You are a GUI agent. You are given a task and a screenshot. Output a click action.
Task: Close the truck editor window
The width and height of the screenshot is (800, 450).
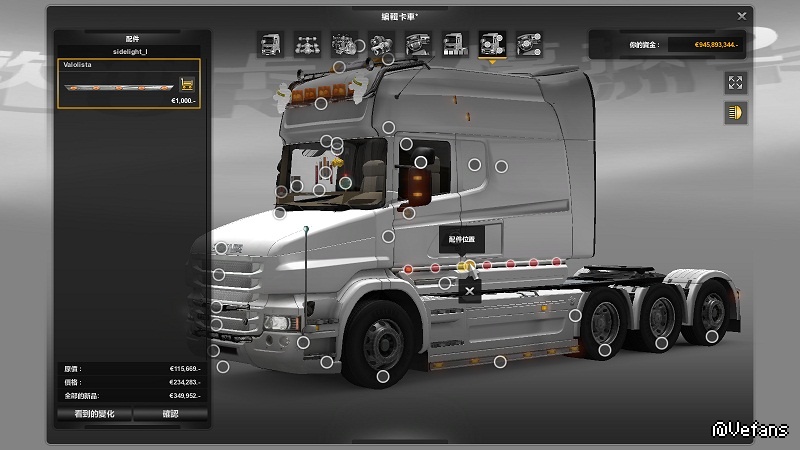(741, 16)
